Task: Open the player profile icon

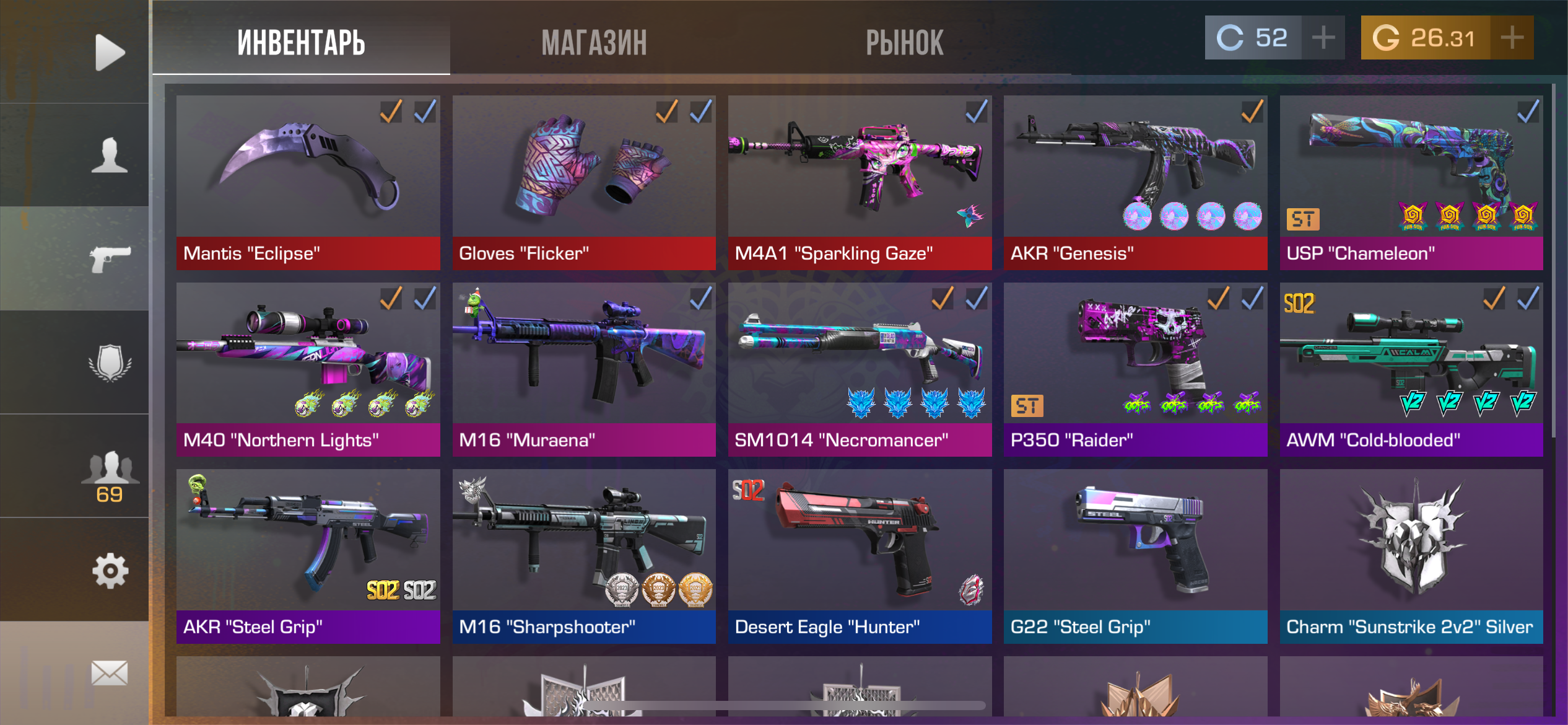Action: [x=110, y=155]
